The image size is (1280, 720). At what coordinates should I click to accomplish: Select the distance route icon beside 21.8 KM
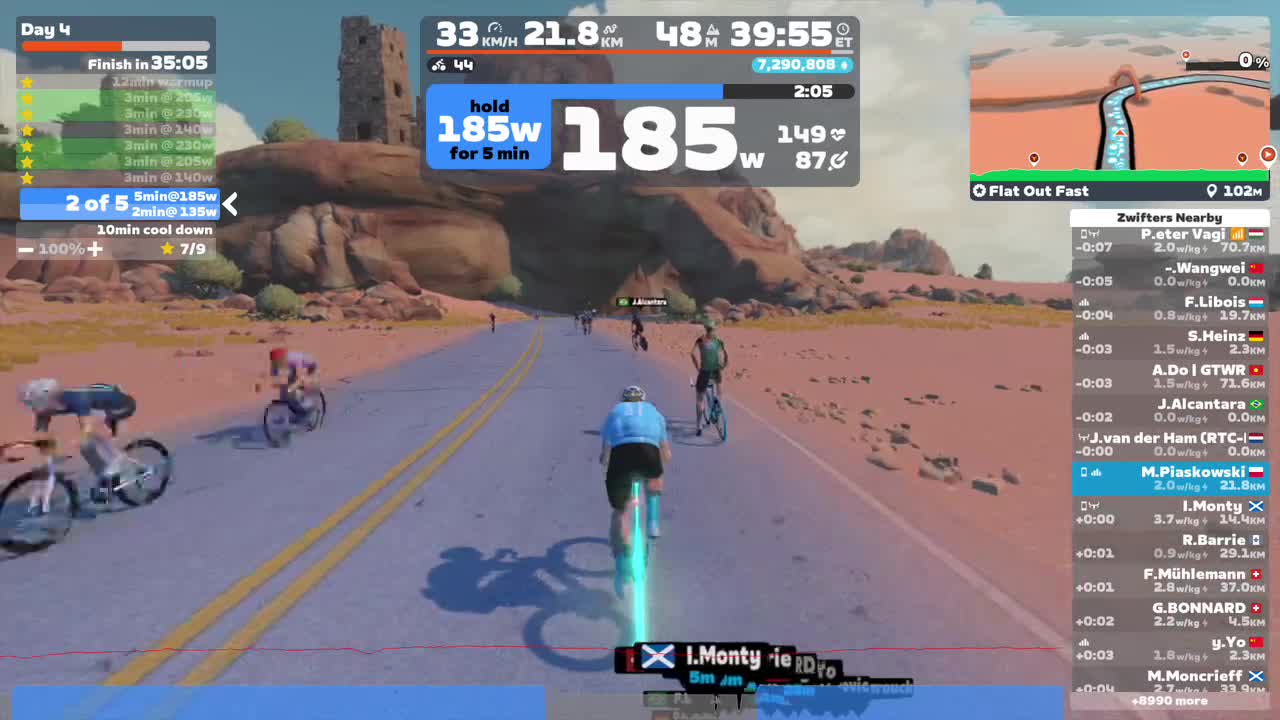point(610,29)
